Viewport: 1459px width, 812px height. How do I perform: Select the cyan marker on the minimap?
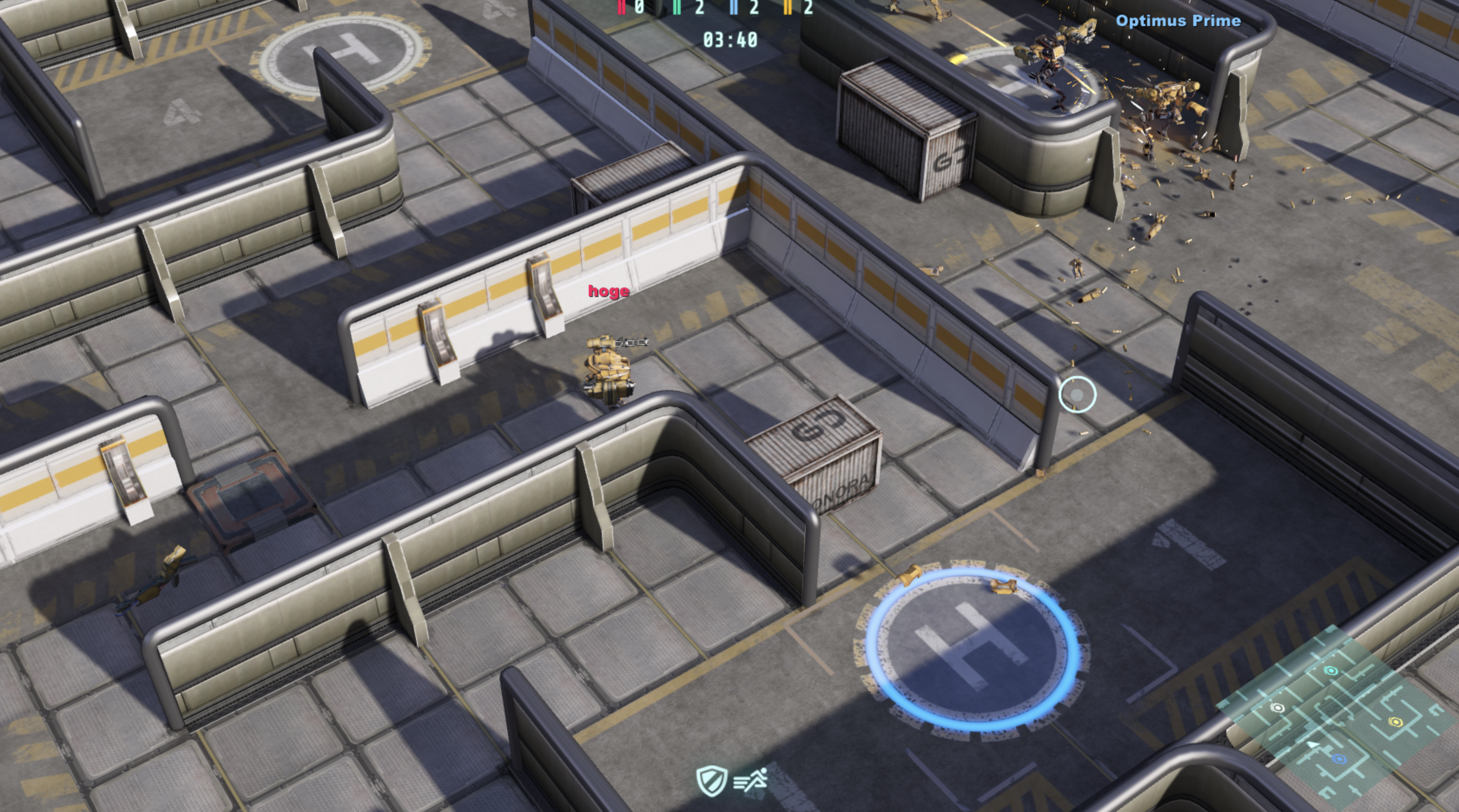[1331, 672]
